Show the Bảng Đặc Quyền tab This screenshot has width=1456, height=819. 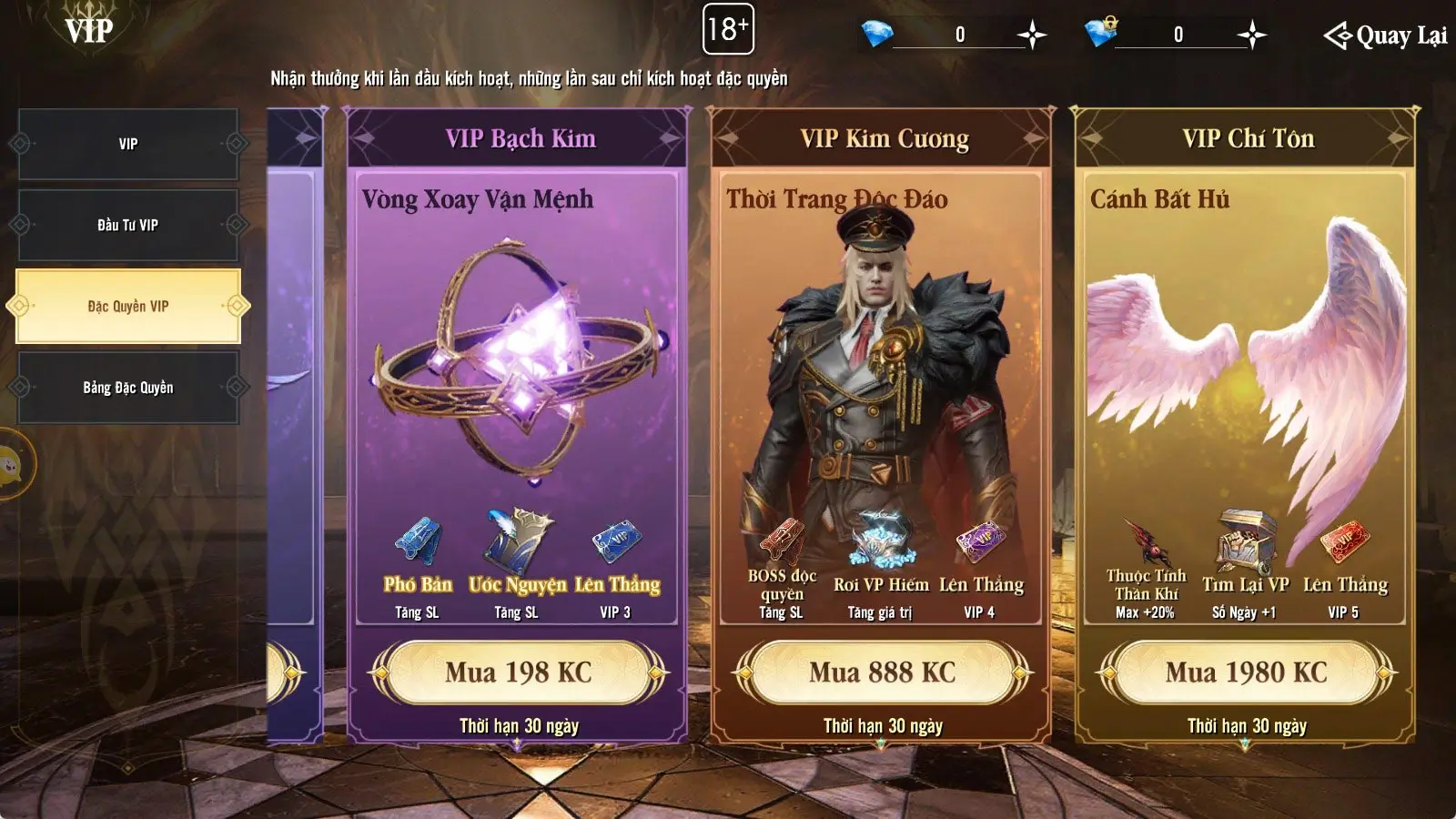point(128,388)
